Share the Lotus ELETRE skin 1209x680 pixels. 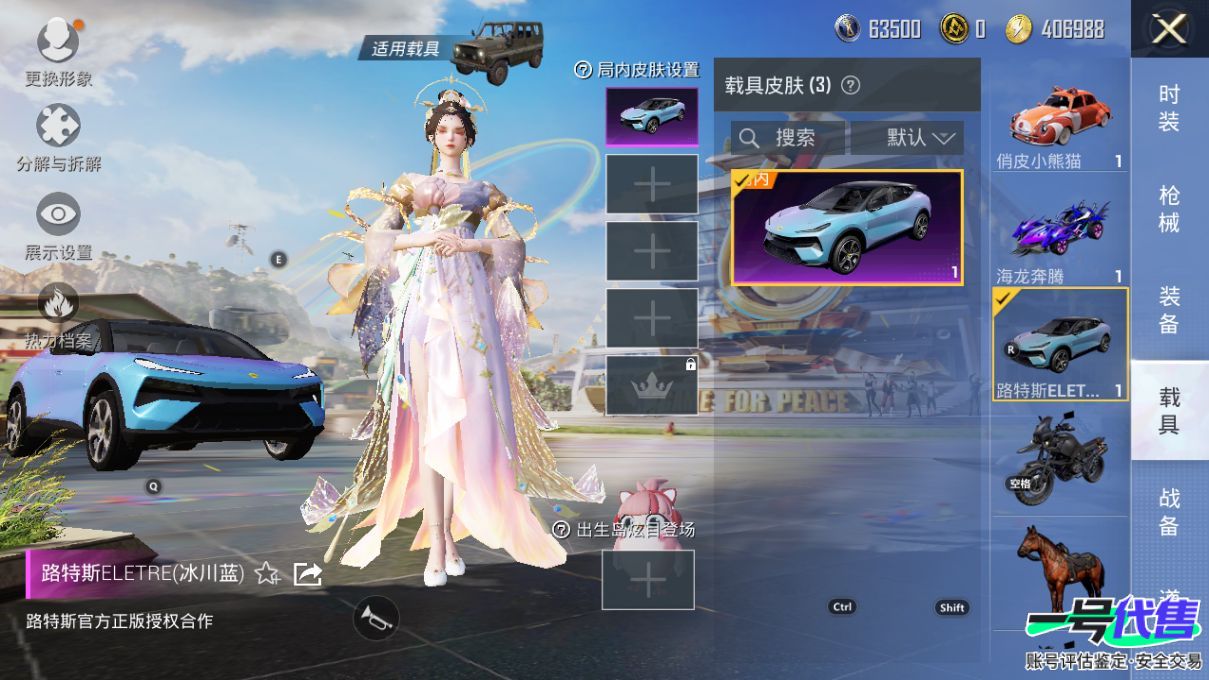[x=307, y=573]
